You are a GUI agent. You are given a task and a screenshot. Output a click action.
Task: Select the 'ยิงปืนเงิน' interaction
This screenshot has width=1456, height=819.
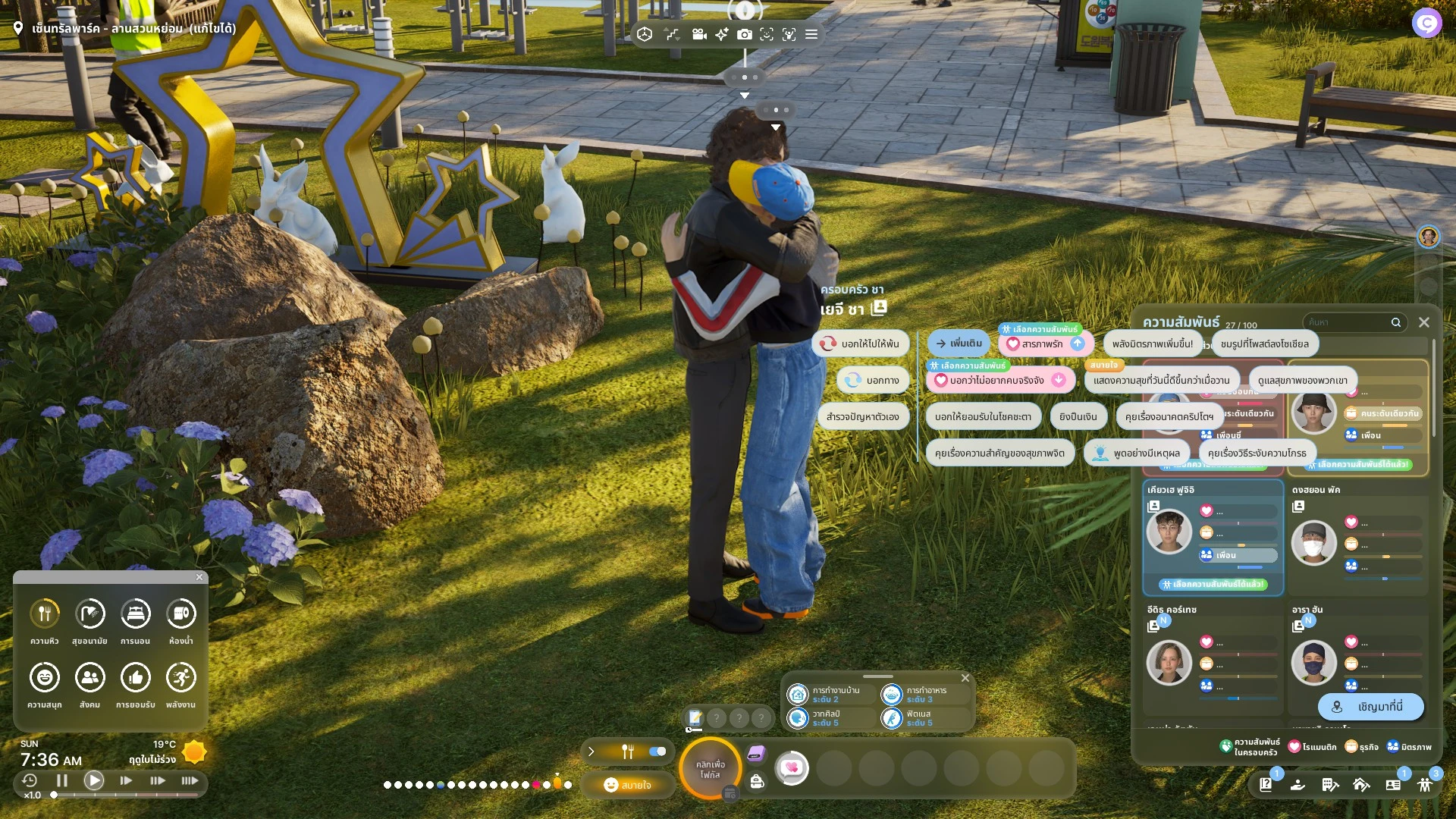click(1078, 416)
